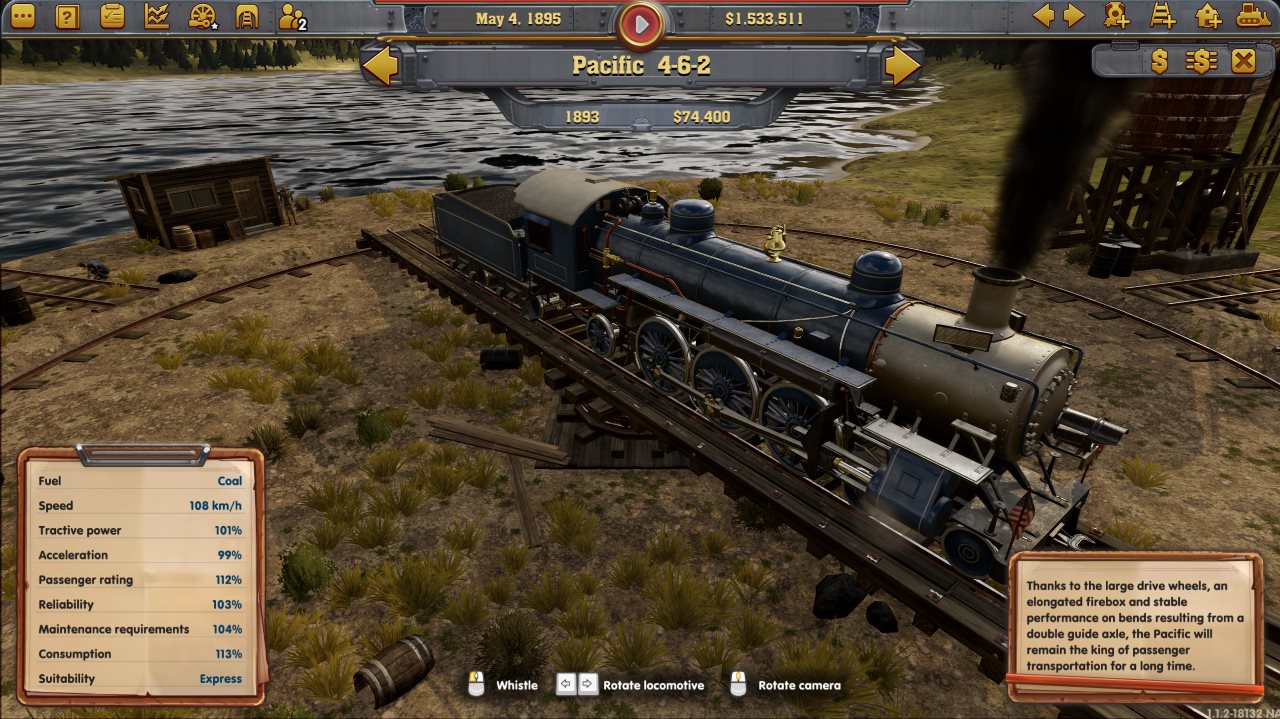Viewport: 1280px width, 719px height.
Task: Click the red play button
Action: point(640,23)
